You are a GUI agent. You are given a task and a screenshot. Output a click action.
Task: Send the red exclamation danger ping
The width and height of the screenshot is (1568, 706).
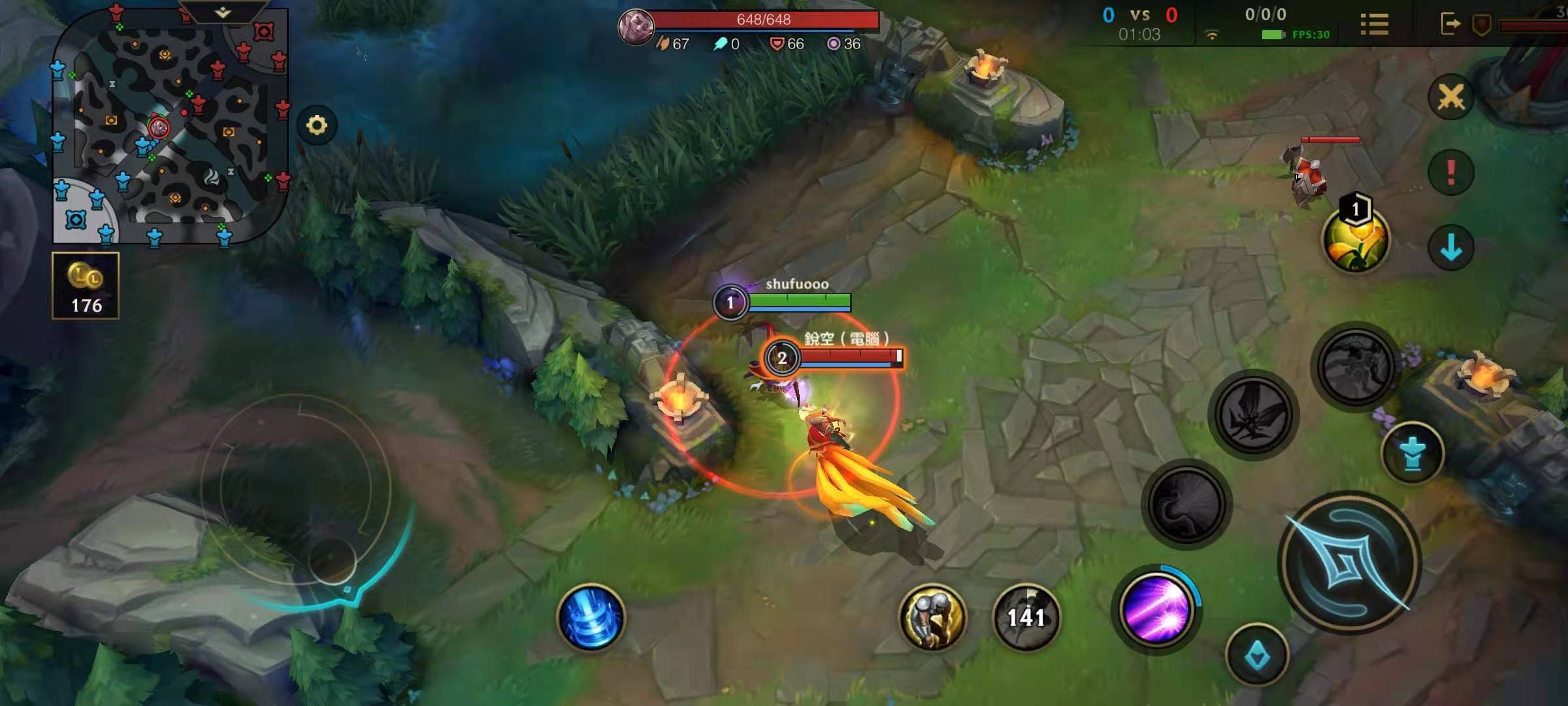1450,173
